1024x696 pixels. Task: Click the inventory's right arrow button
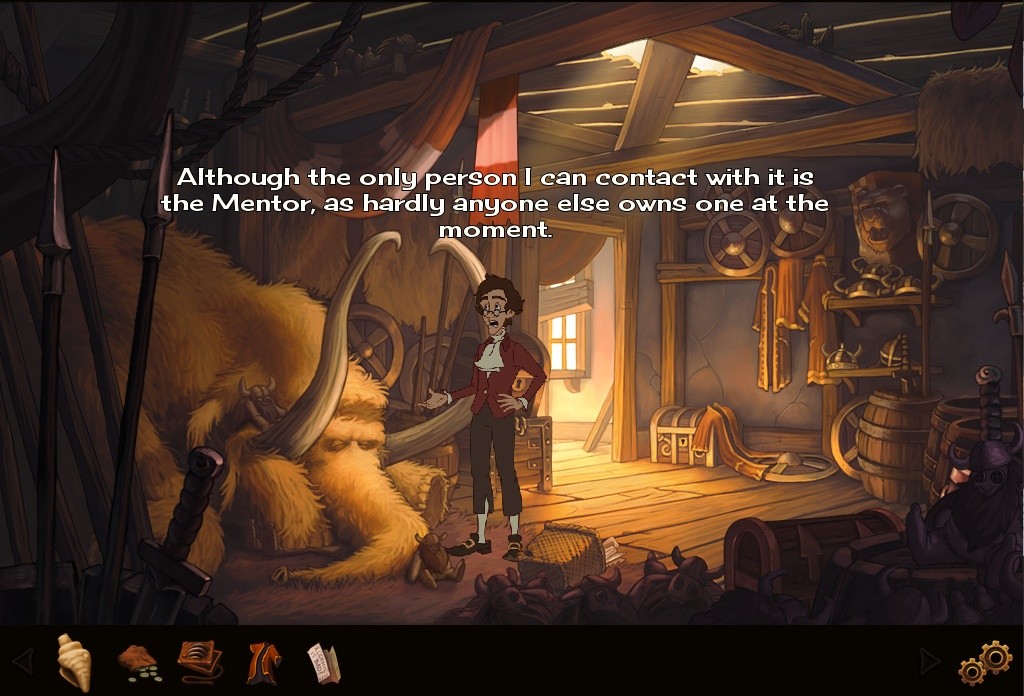pyautogui.click(x=929, y=661)
